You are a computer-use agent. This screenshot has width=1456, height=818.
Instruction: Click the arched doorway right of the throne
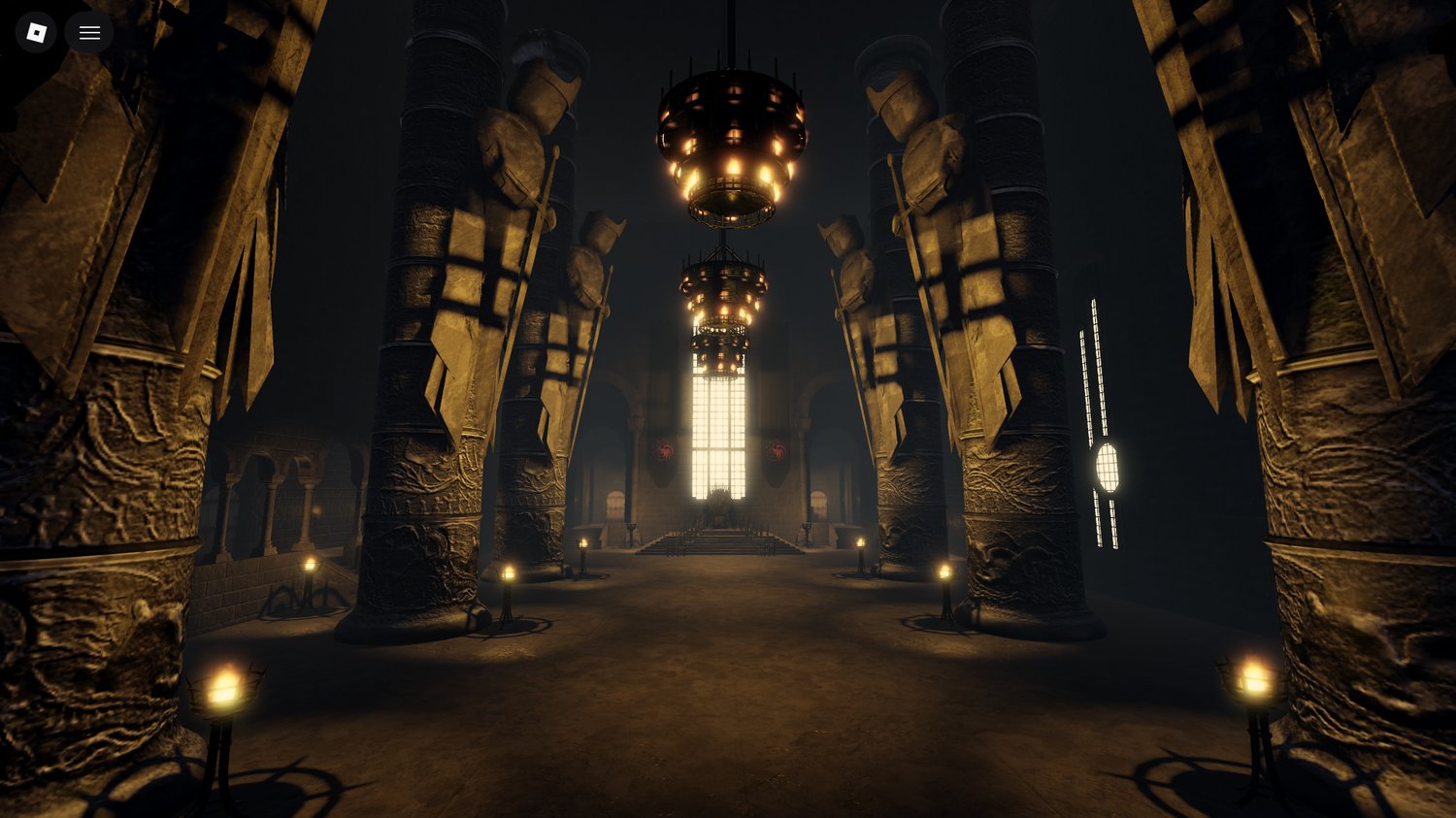tap(820, 500)
